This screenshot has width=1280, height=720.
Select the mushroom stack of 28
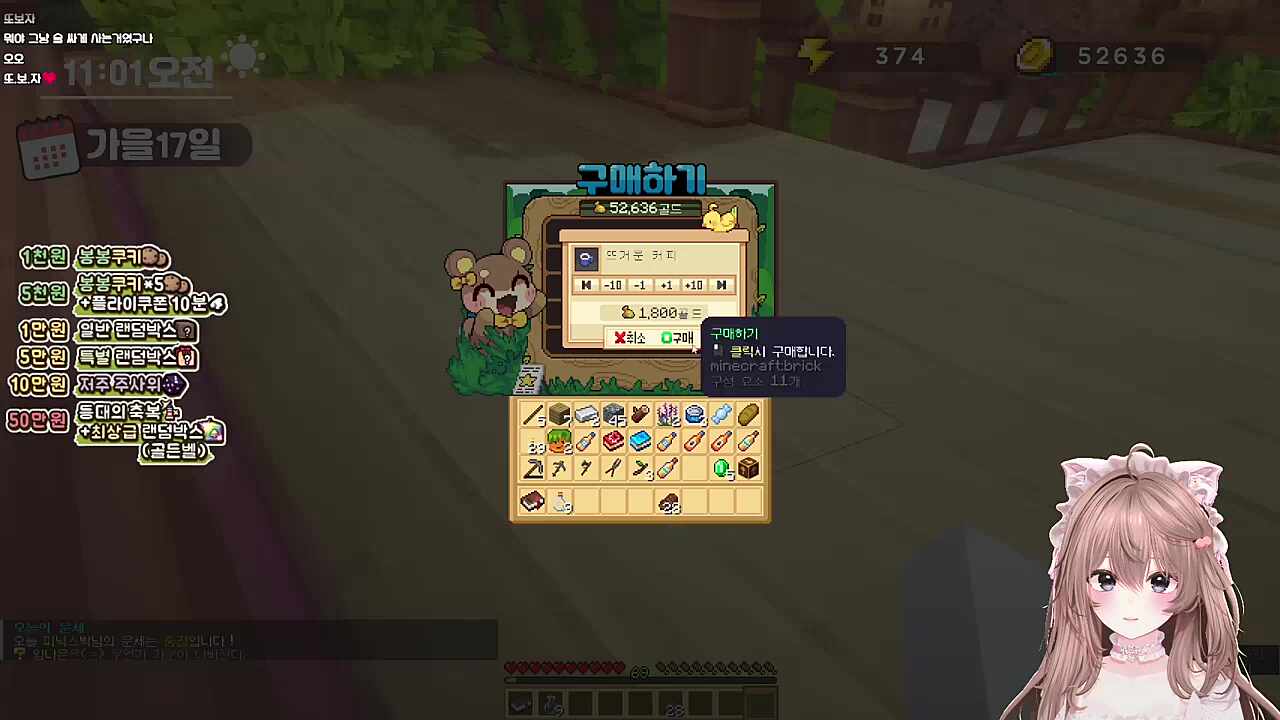(668, 503)
